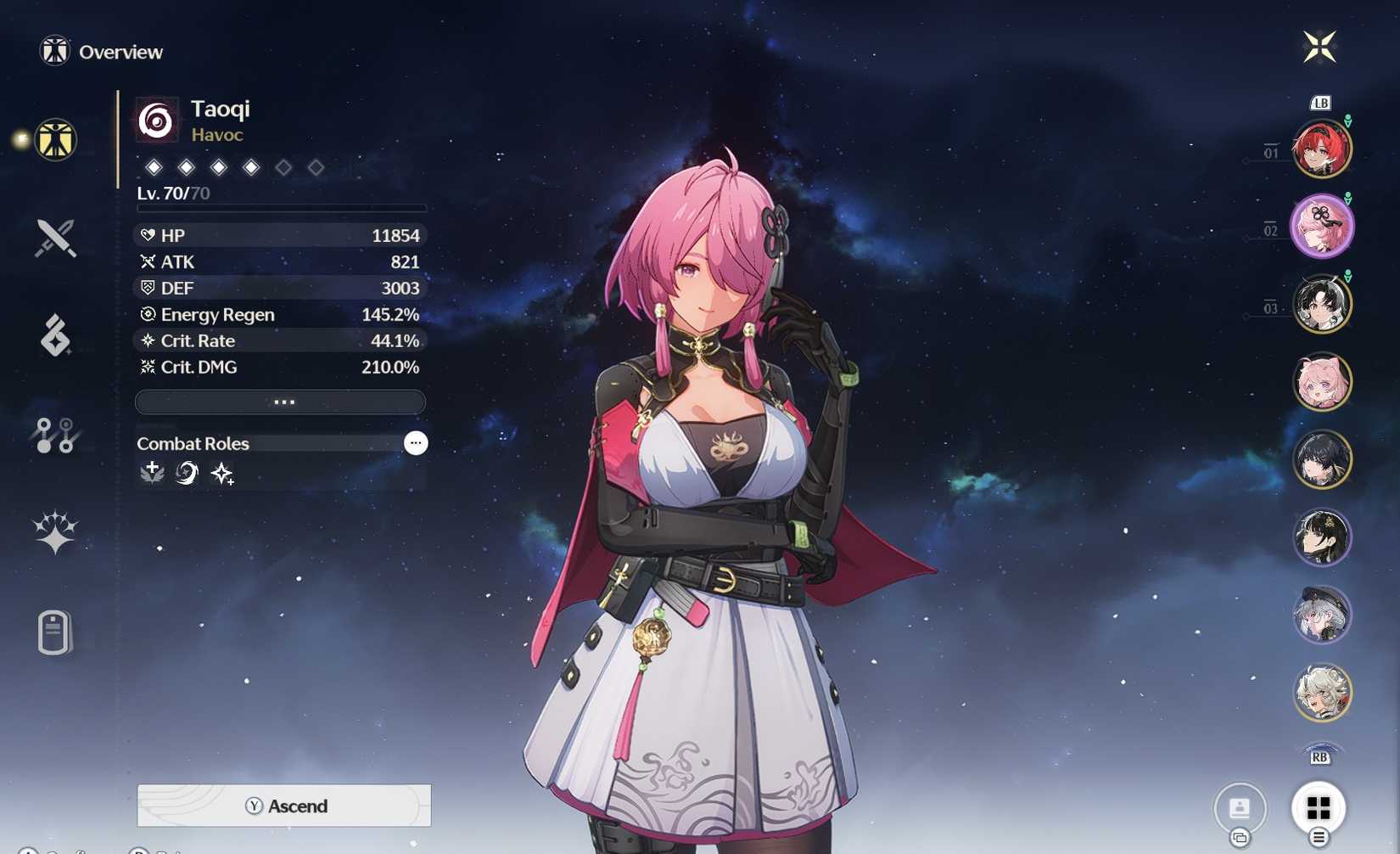Screen dimensions: 1400x854
Task: Open the Forte skills section from sidebar
Action: 53,336
